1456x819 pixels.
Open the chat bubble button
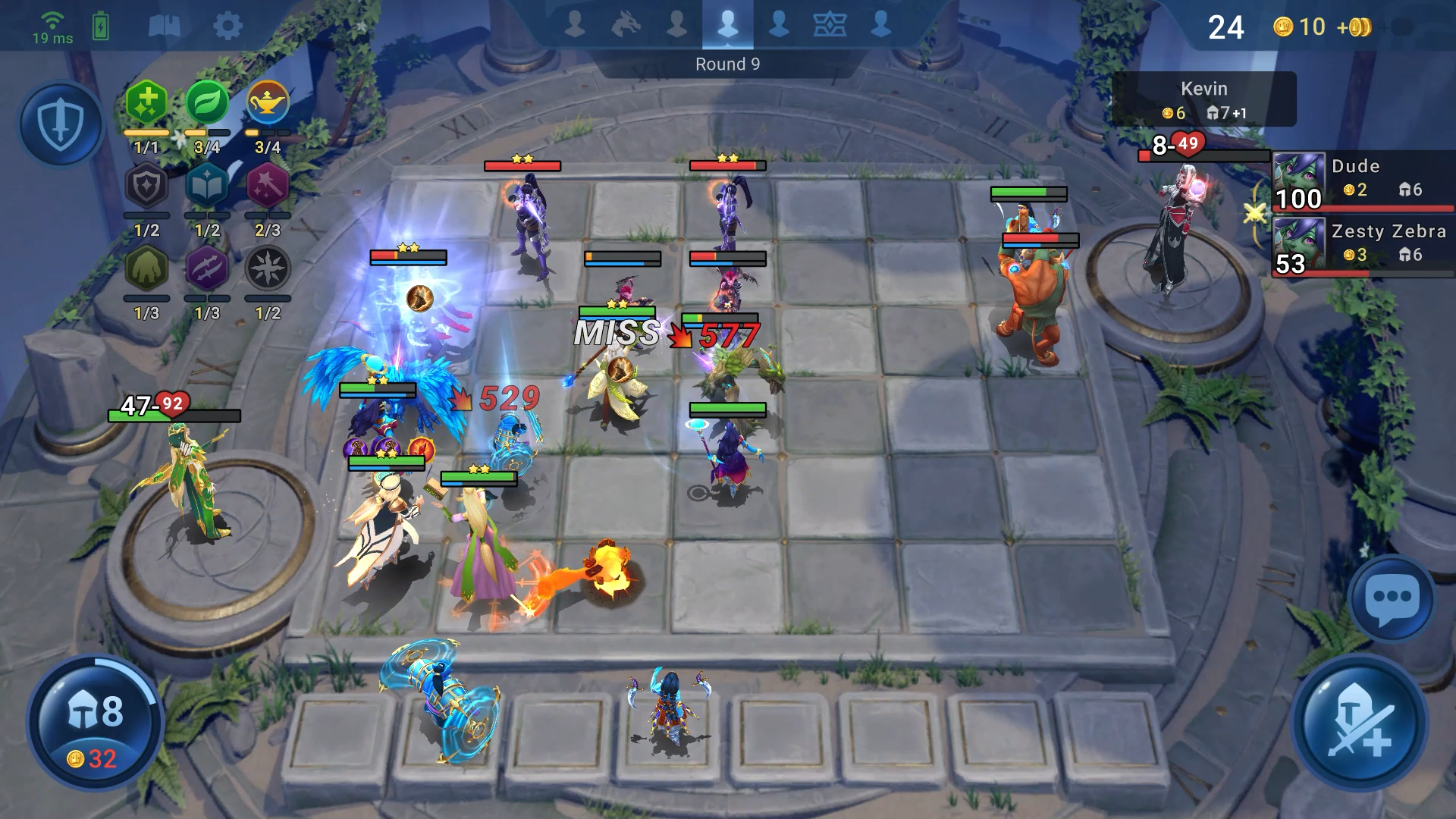coord(1392,598)
